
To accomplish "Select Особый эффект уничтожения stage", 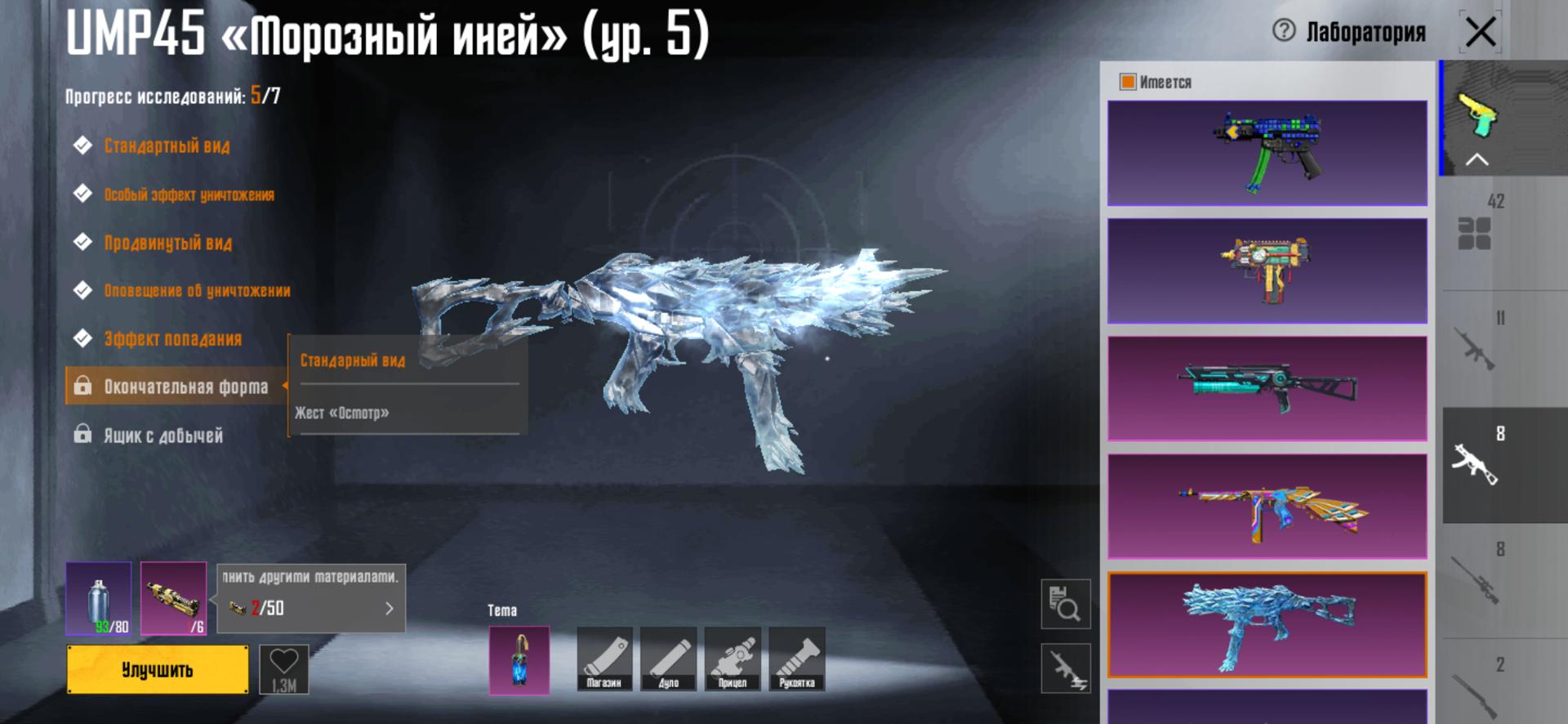I will click(x=189, y=194).
